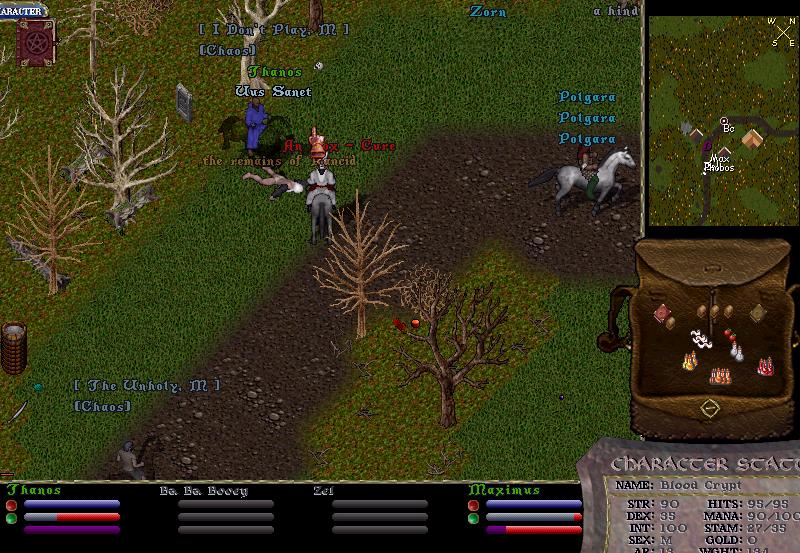Select the red potions in the backpack
The width and height of the screenshot is (800, 553).
[766, 367]
